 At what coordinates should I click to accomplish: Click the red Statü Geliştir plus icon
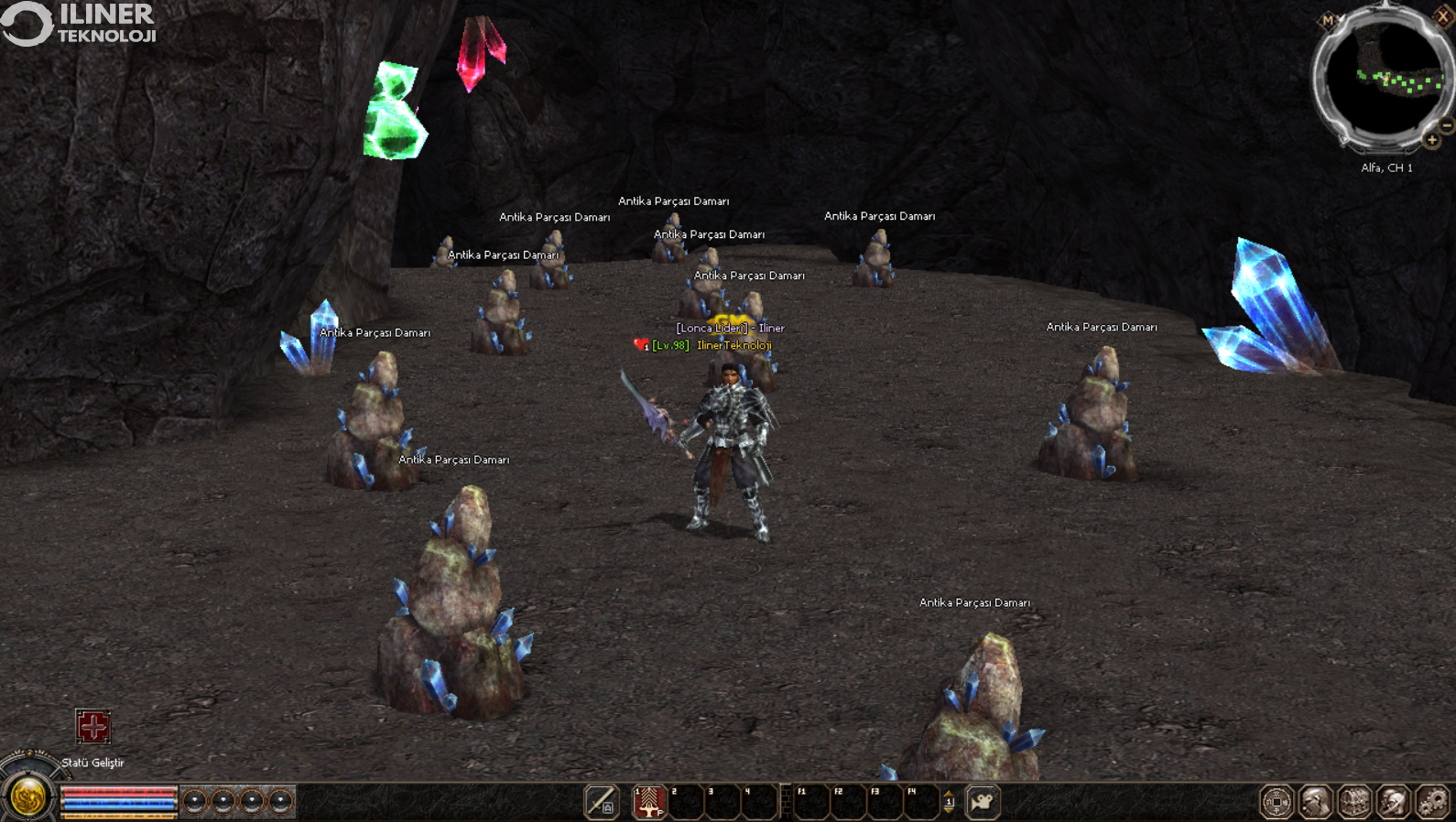[x=93, y=727]
